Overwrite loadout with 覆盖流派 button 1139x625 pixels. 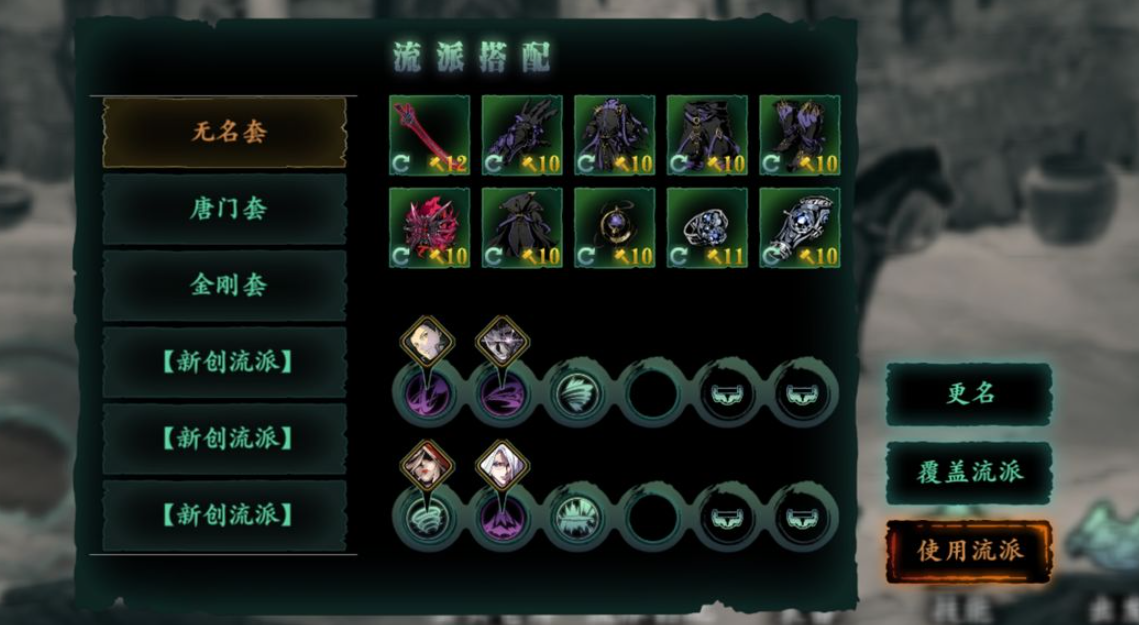click(x=969, y=472)
